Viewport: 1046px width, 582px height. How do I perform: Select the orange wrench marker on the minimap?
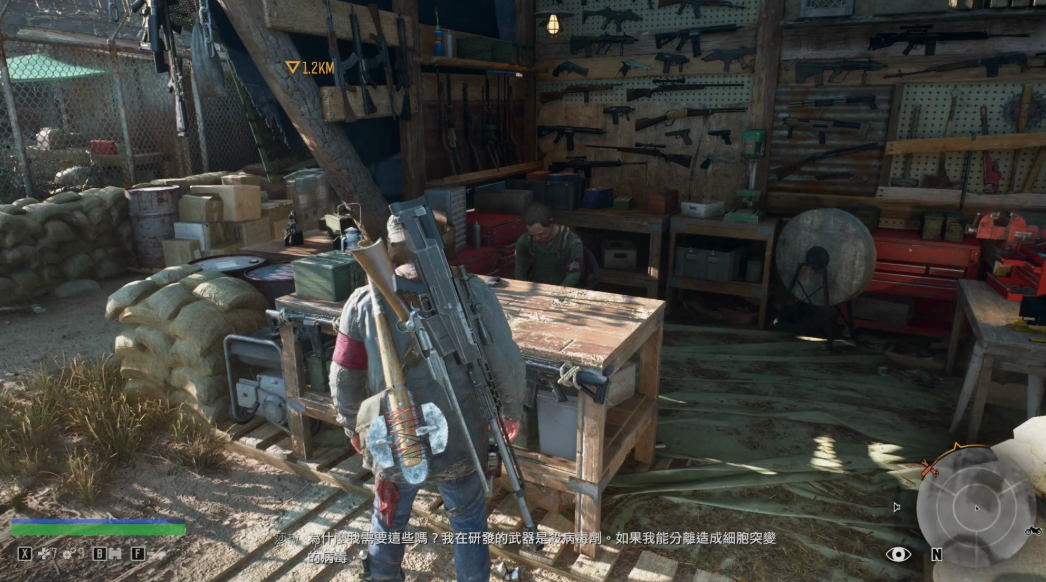(x=929, y=468)
